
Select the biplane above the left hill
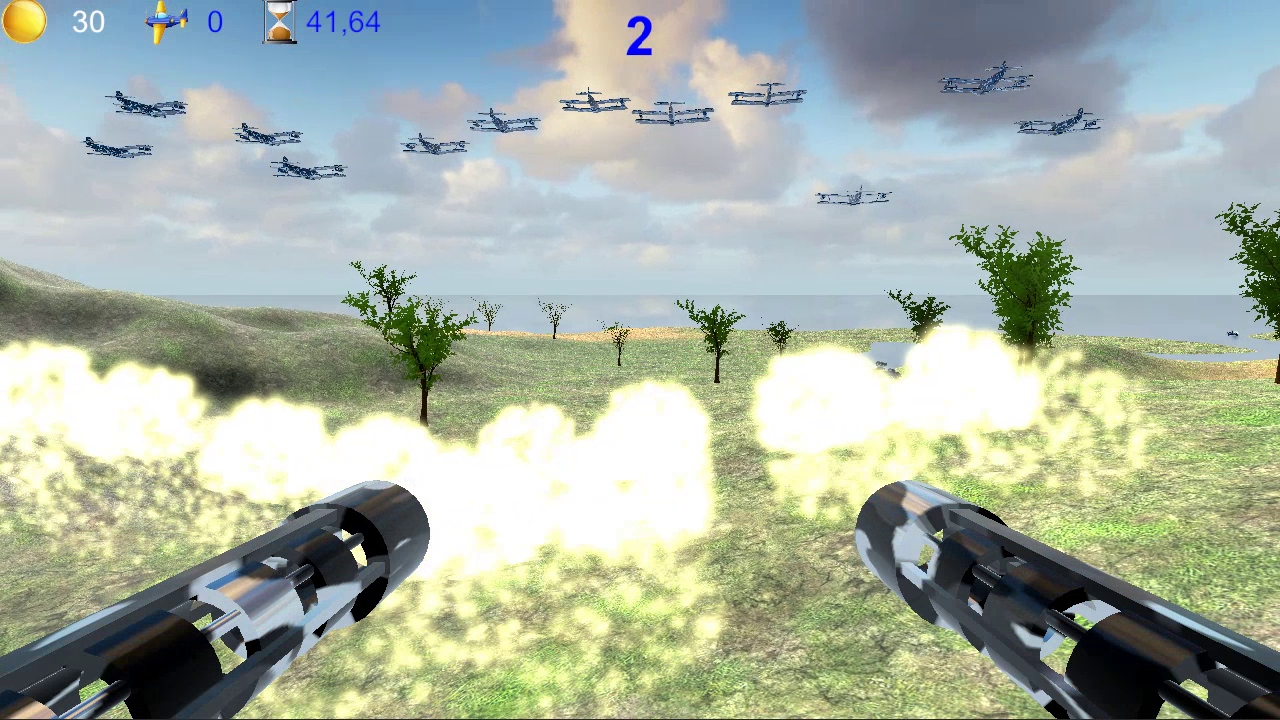click(x=145, y=104)
